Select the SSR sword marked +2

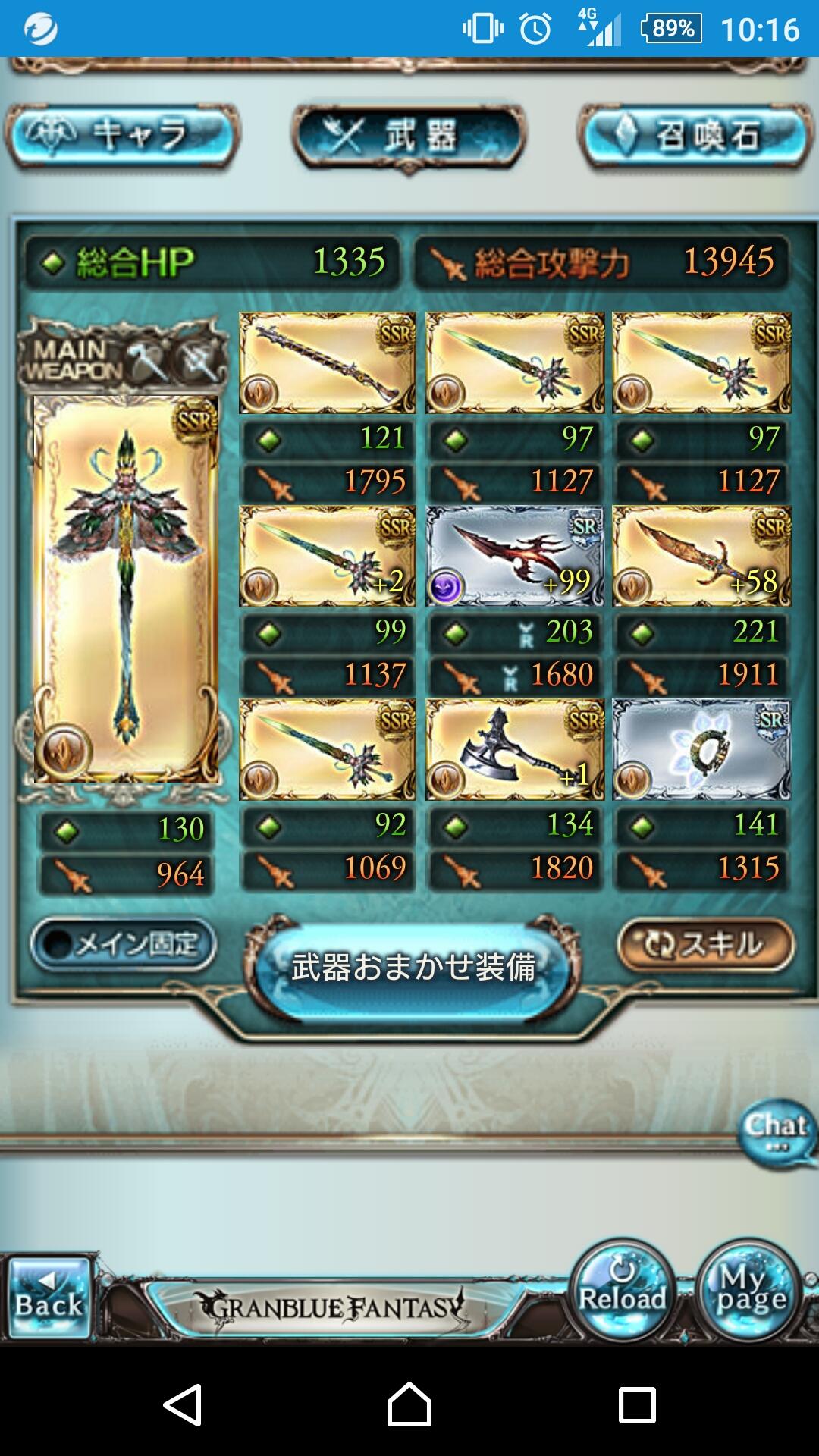coord(327,557)
